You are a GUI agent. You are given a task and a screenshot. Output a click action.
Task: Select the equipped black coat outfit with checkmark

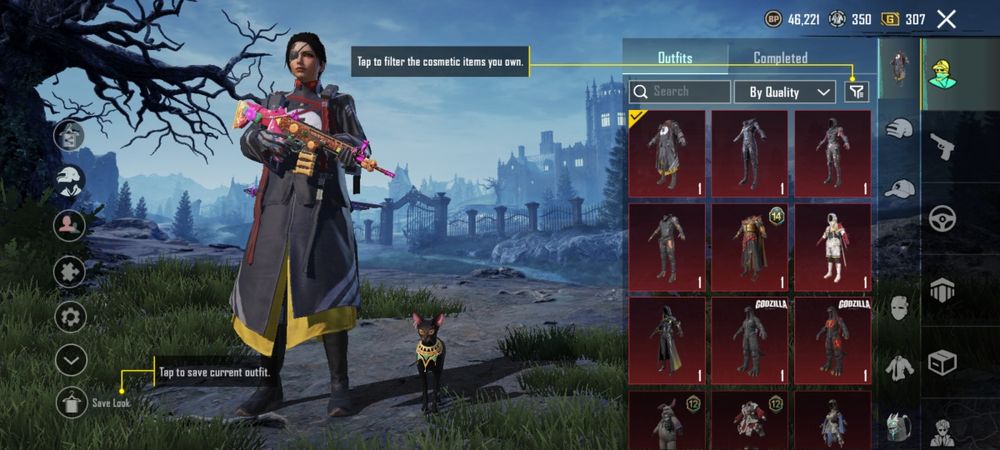tap(666, 154)
